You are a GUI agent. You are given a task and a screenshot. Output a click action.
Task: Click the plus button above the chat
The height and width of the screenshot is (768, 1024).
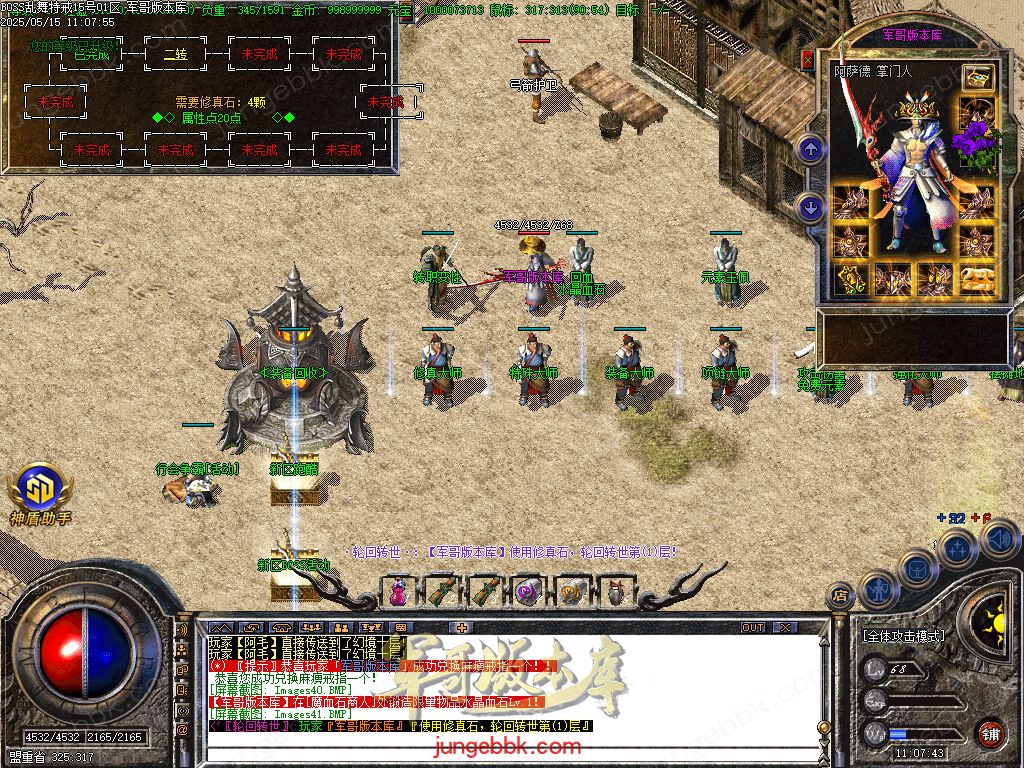click(x=461, y=627)
